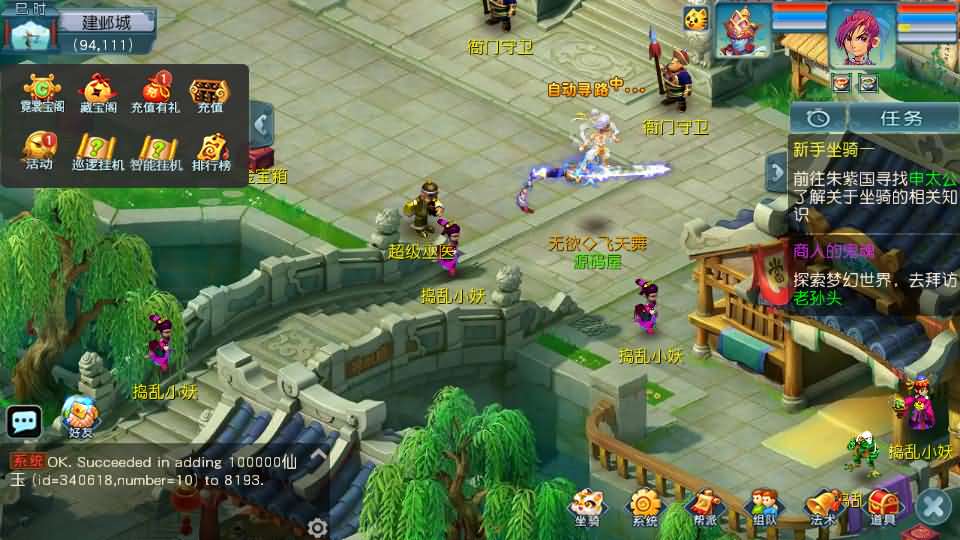
Task: Open the 帮派 guild menu
Action: (705, 507)
